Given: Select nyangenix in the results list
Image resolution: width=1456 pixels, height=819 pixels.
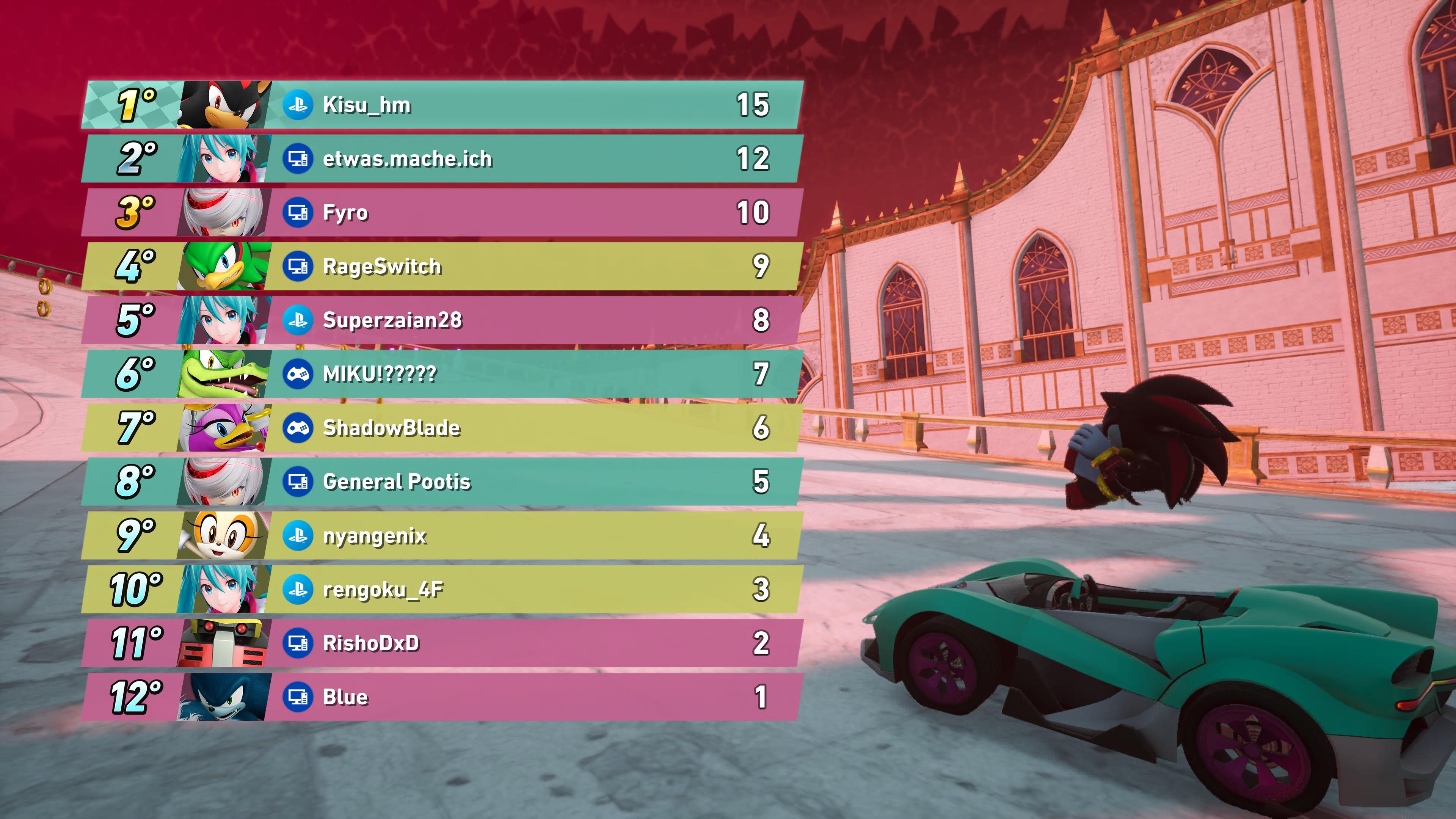Looking at the screenshot, I should (x=442, y=535).
